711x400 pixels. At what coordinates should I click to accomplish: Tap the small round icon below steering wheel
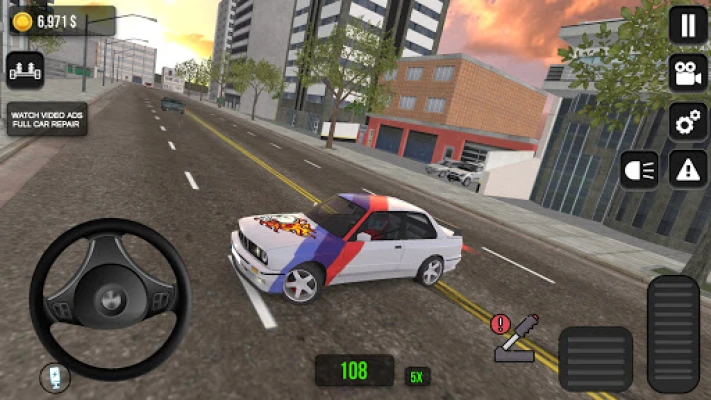point(55,378)
